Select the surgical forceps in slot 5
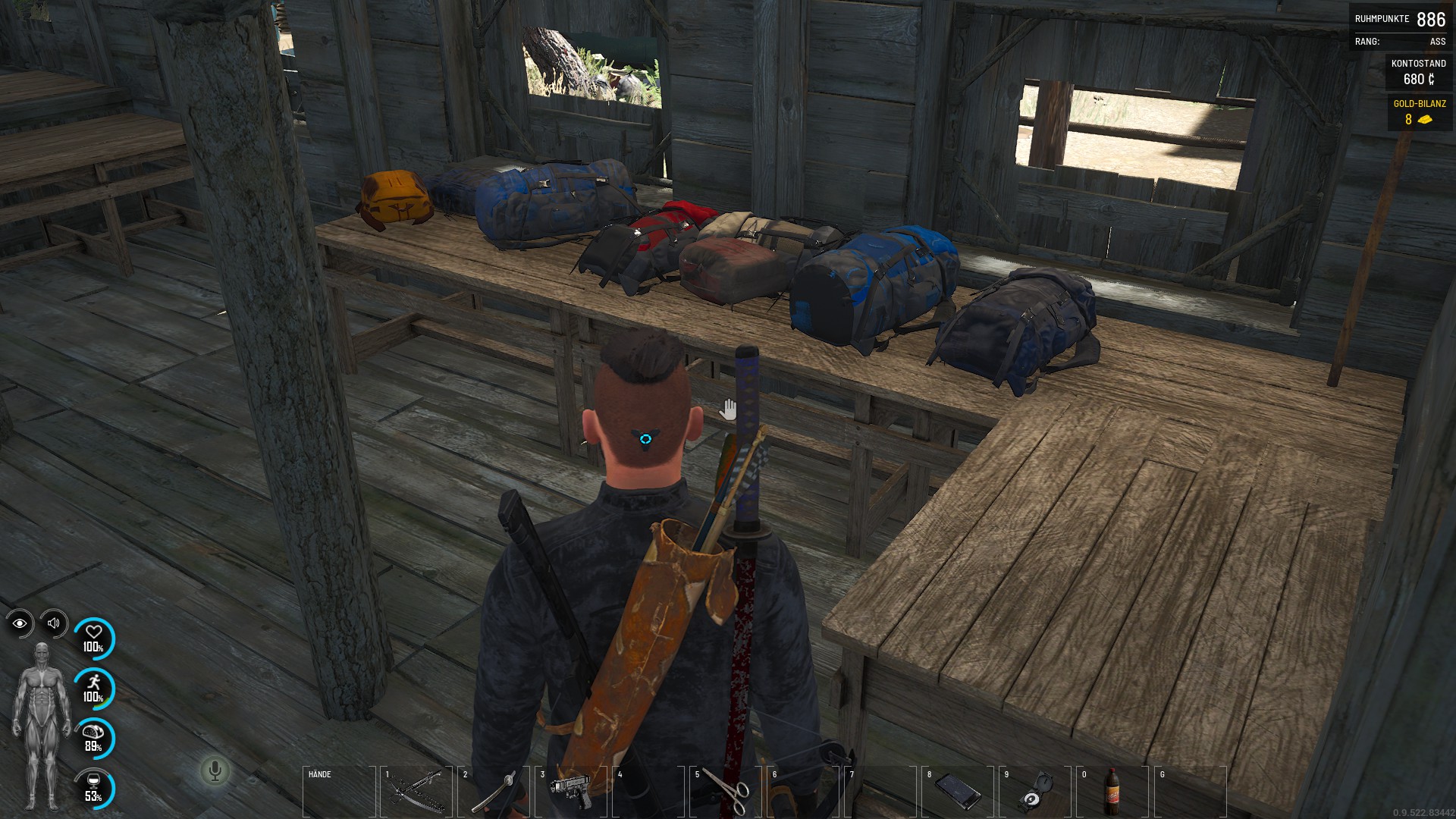The width and height of the screenshot is (1456, 819). [726, 793]
